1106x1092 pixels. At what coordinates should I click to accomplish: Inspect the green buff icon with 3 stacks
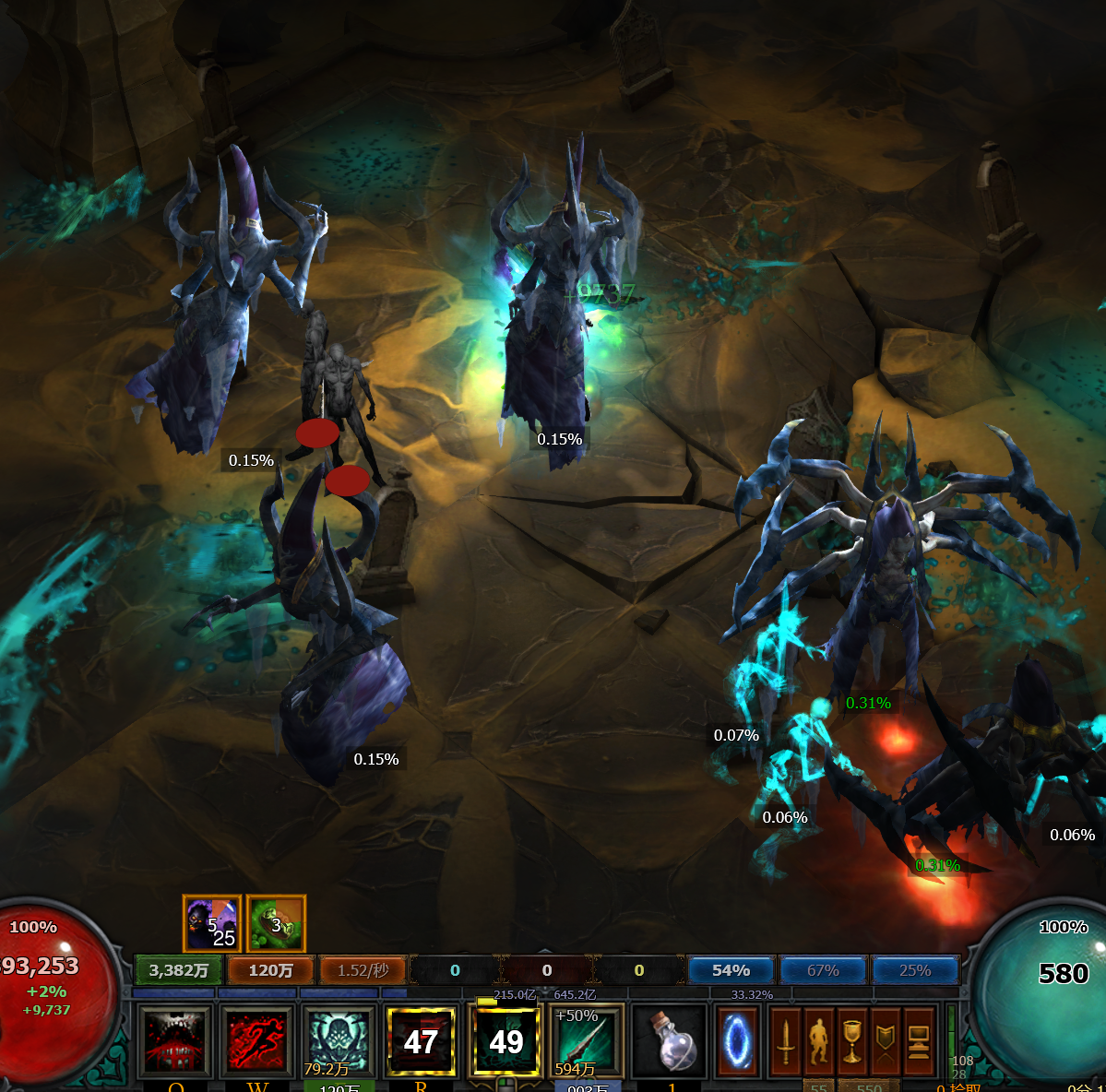[276, 923]
